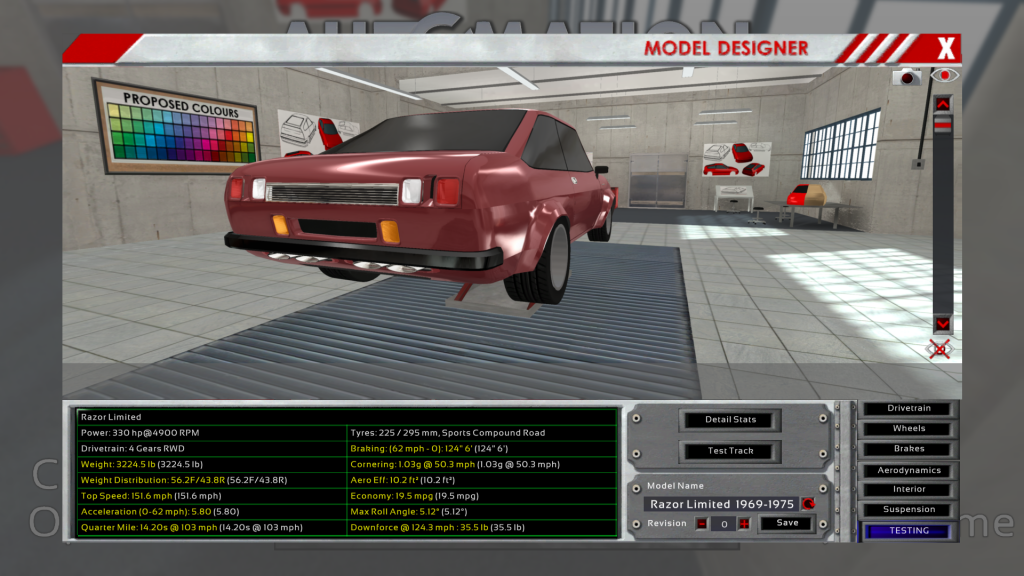Choose the Suspension tab
Image resolution: width=1024 pixels, height=576 pixels.
click(x=909, y=510)
